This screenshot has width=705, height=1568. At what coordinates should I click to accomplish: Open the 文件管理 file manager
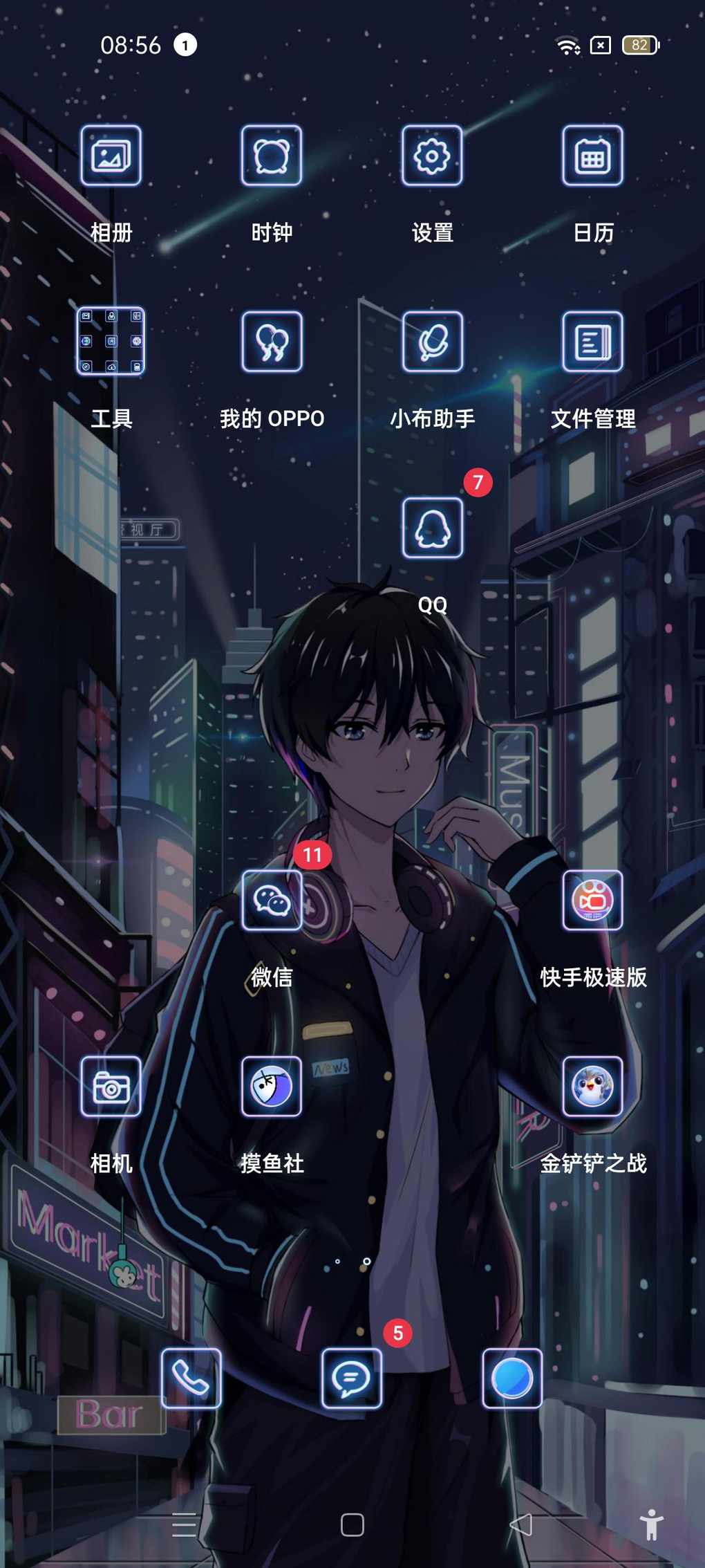592,341
